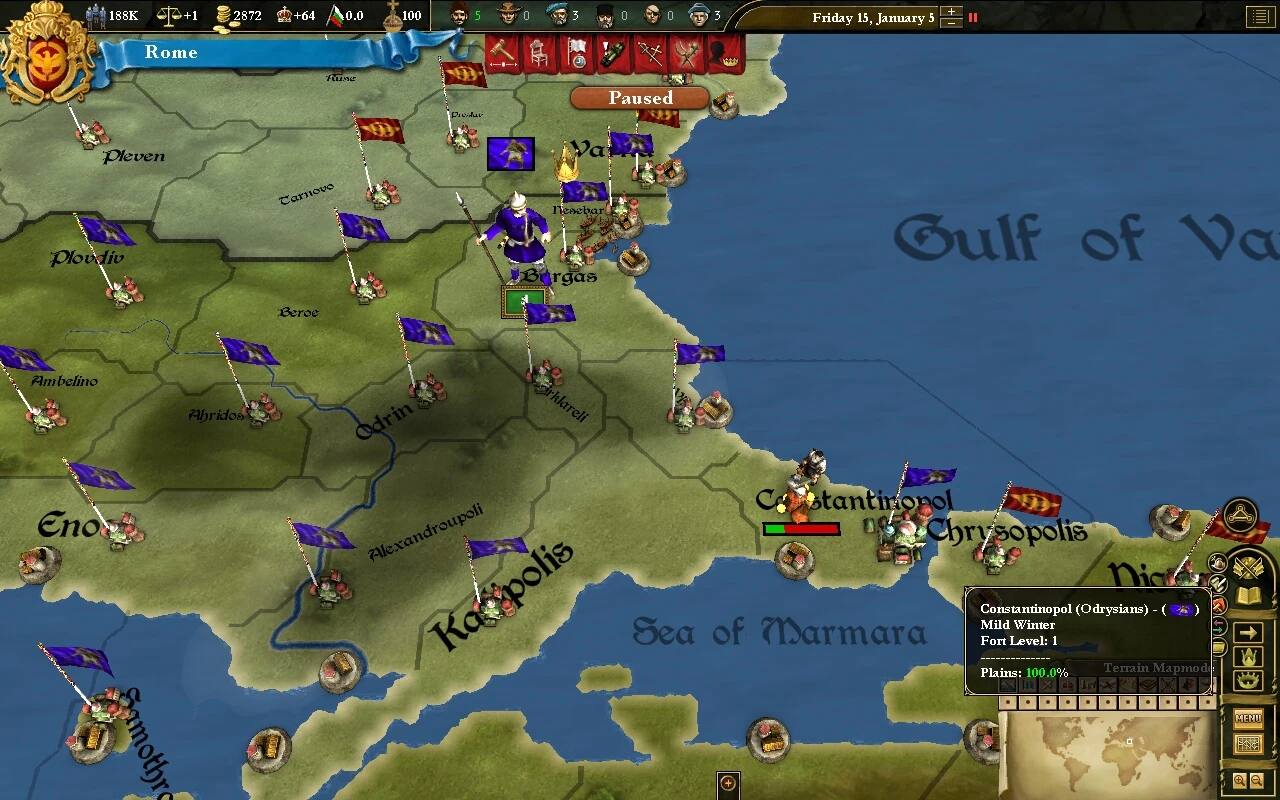Screen dimensions: 1280x800
Task: Zoom in with the magnifier plus icon
Action: click(x=1240, y=778)
